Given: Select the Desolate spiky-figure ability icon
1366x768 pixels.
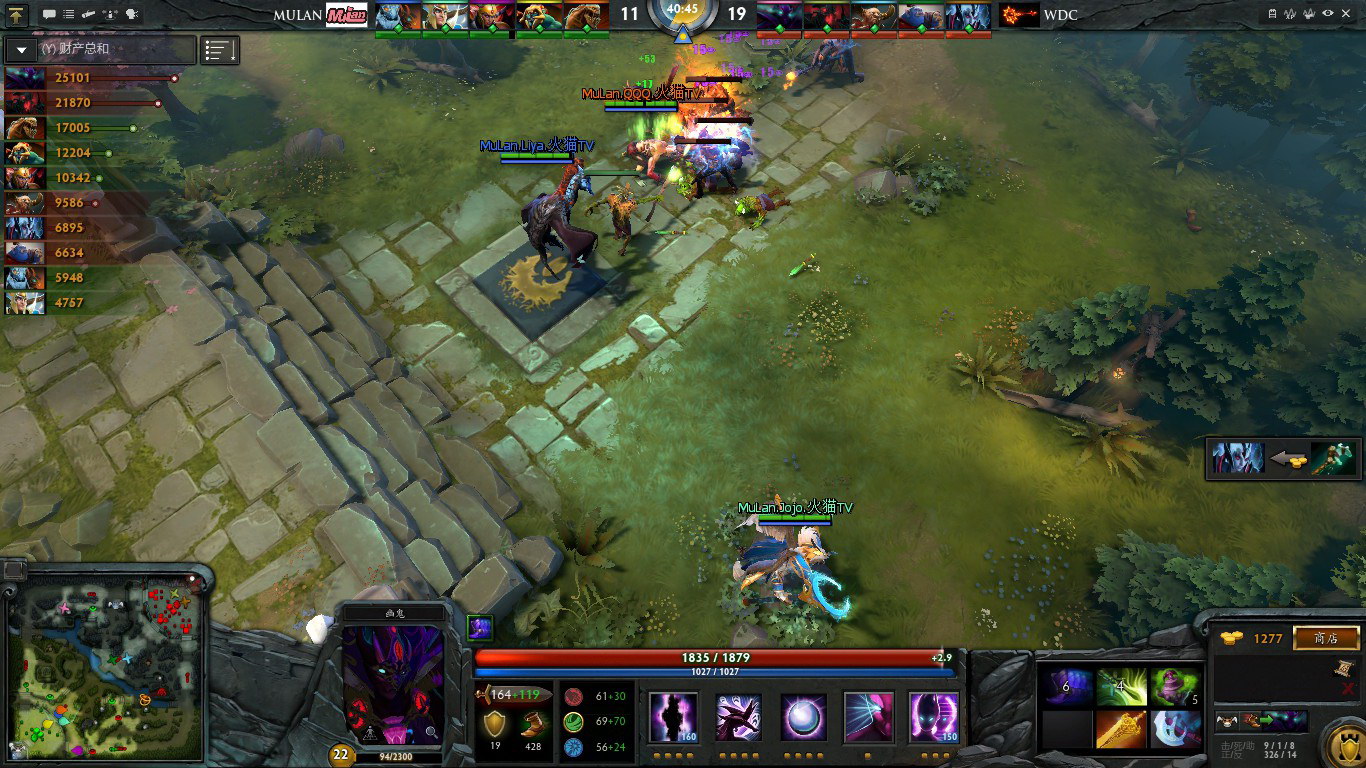Looking at the screenshot, I should click(739, 717).
